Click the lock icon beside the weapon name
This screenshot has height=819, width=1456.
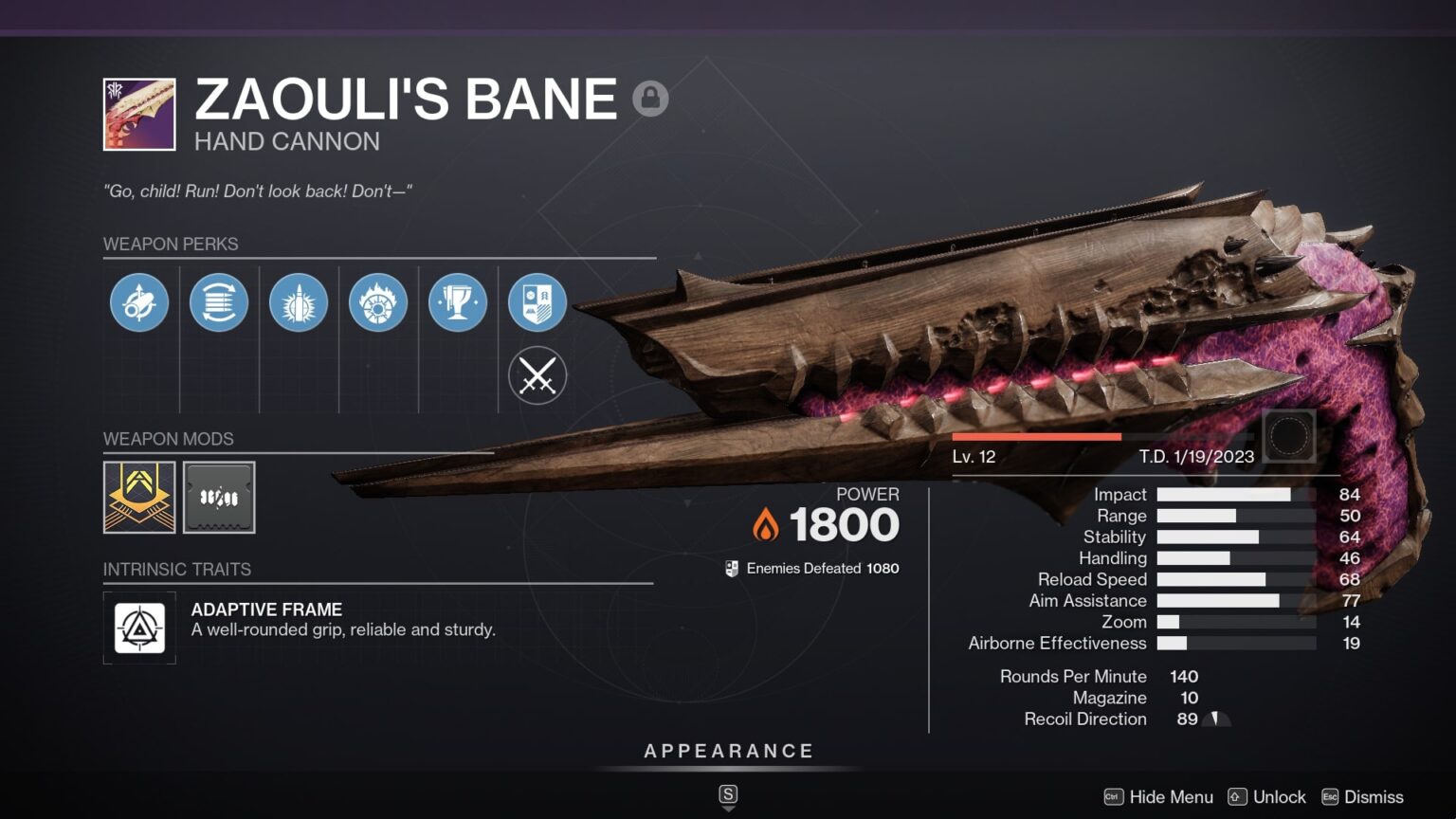pos(652,98)
